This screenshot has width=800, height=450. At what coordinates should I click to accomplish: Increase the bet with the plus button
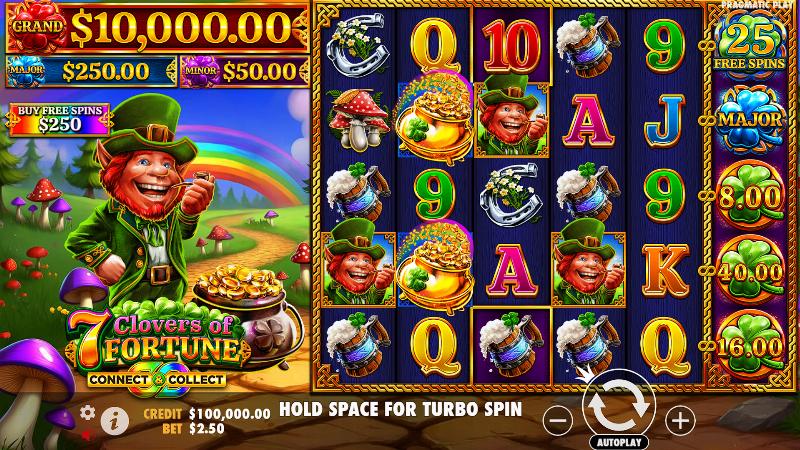click(x=680, y=420)
